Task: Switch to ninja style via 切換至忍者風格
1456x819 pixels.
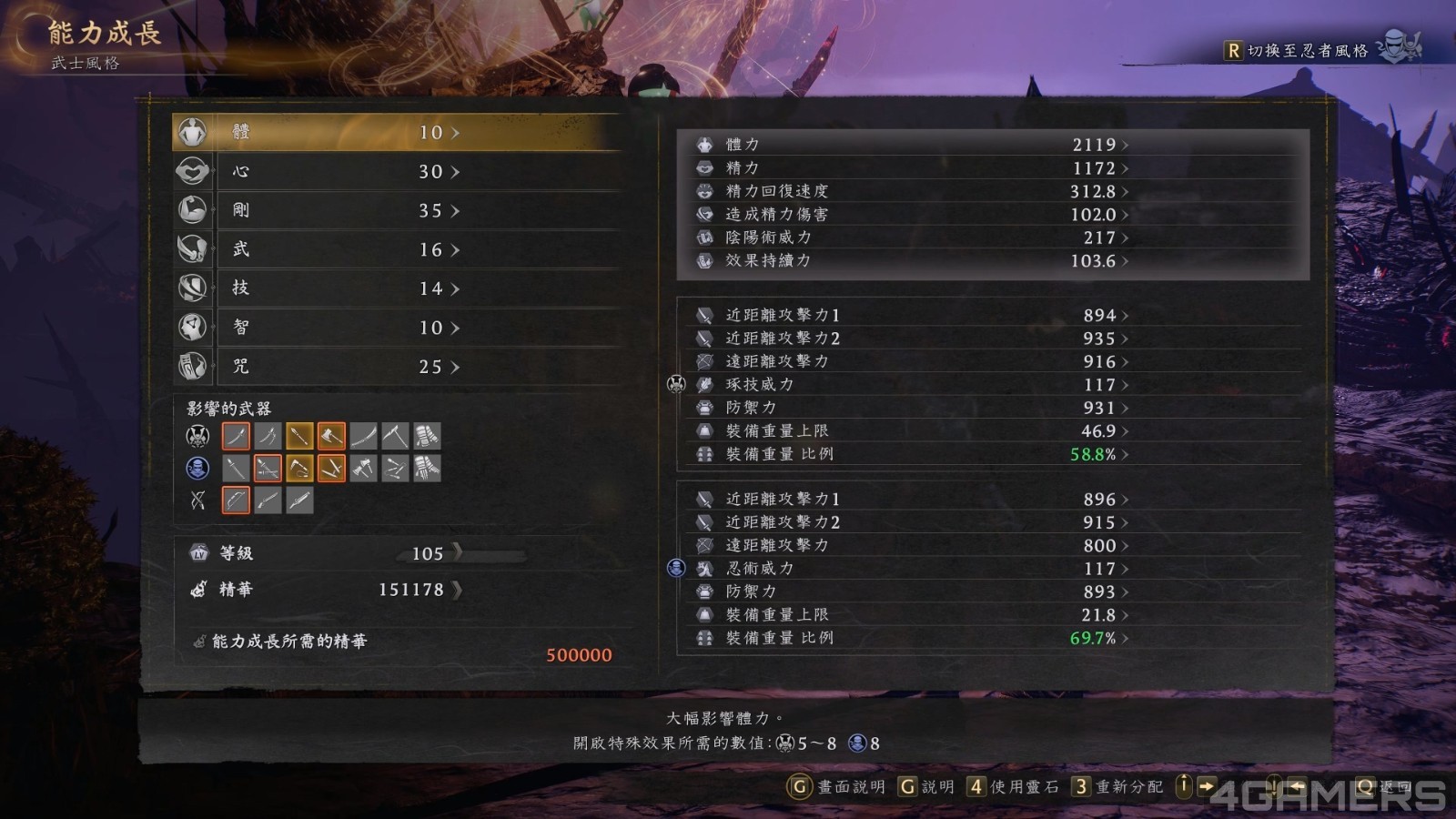Action: pos(1307,51)
